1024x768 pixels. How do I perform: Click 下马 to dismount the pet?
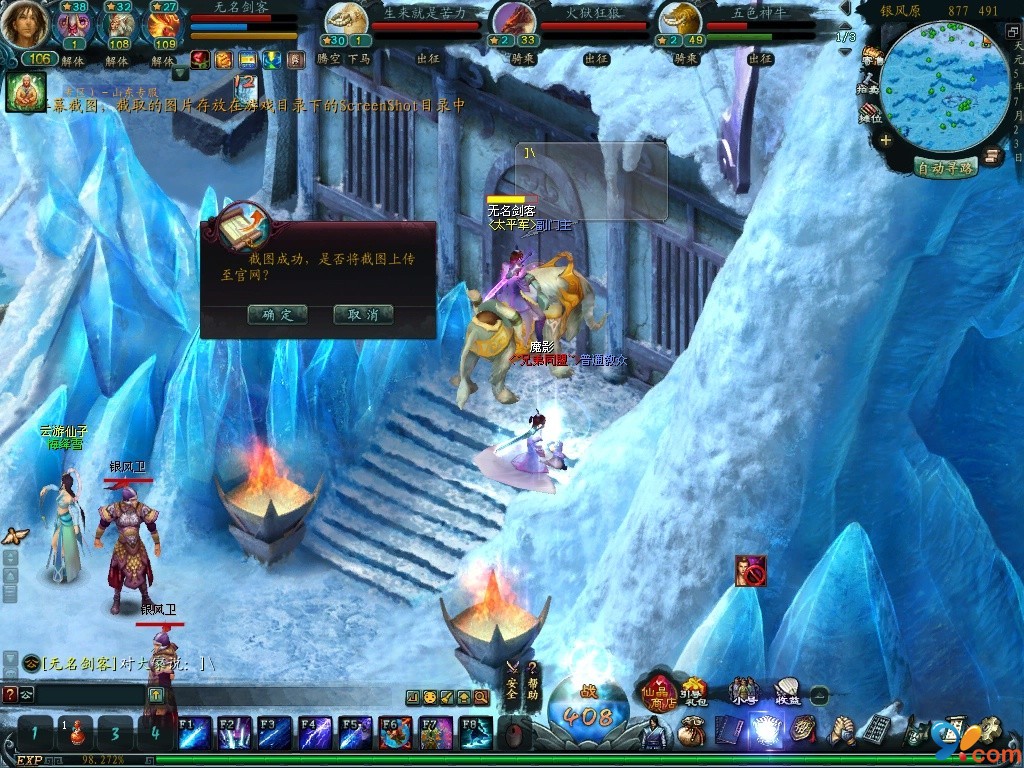pyautogui.click(x=359, y=58)
